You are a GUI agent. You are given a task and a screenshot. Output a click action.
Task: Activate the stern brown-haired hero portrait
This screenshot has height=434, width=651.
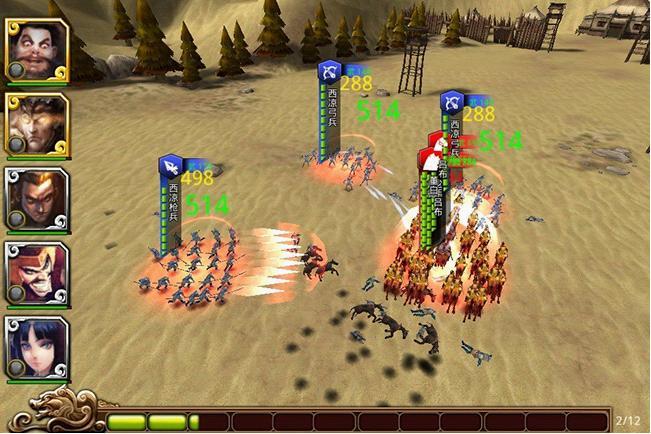click(37, 198)
